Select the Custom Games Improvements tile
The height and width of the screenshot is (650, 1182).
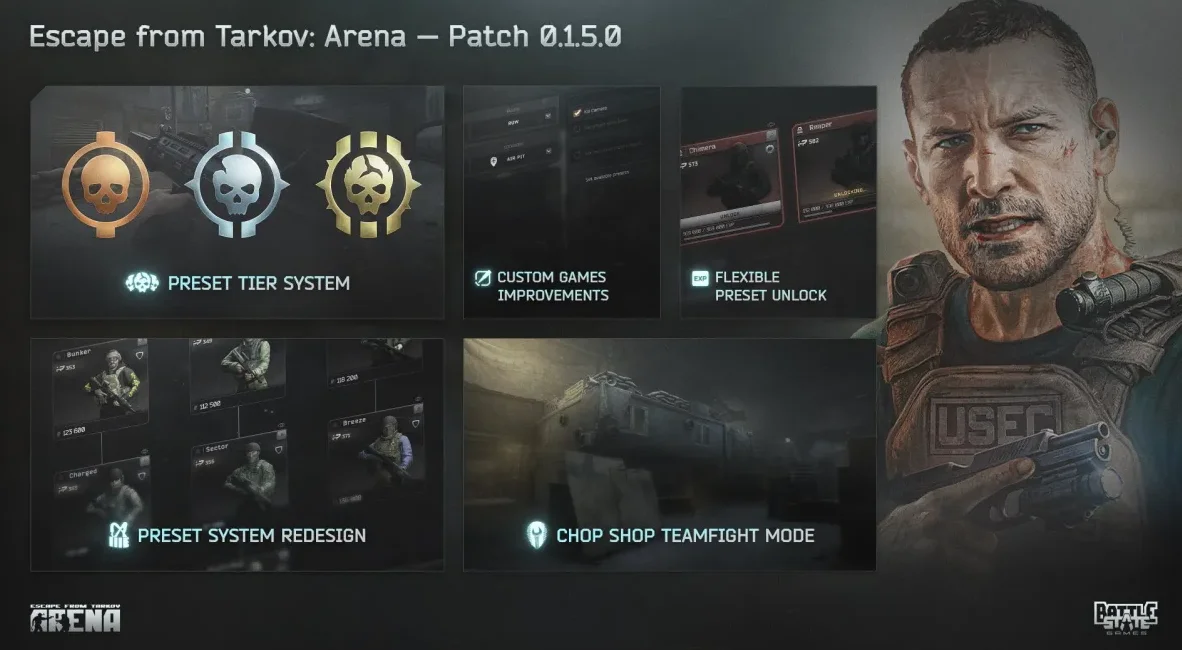pyautogui.click(x=561, y=203)
